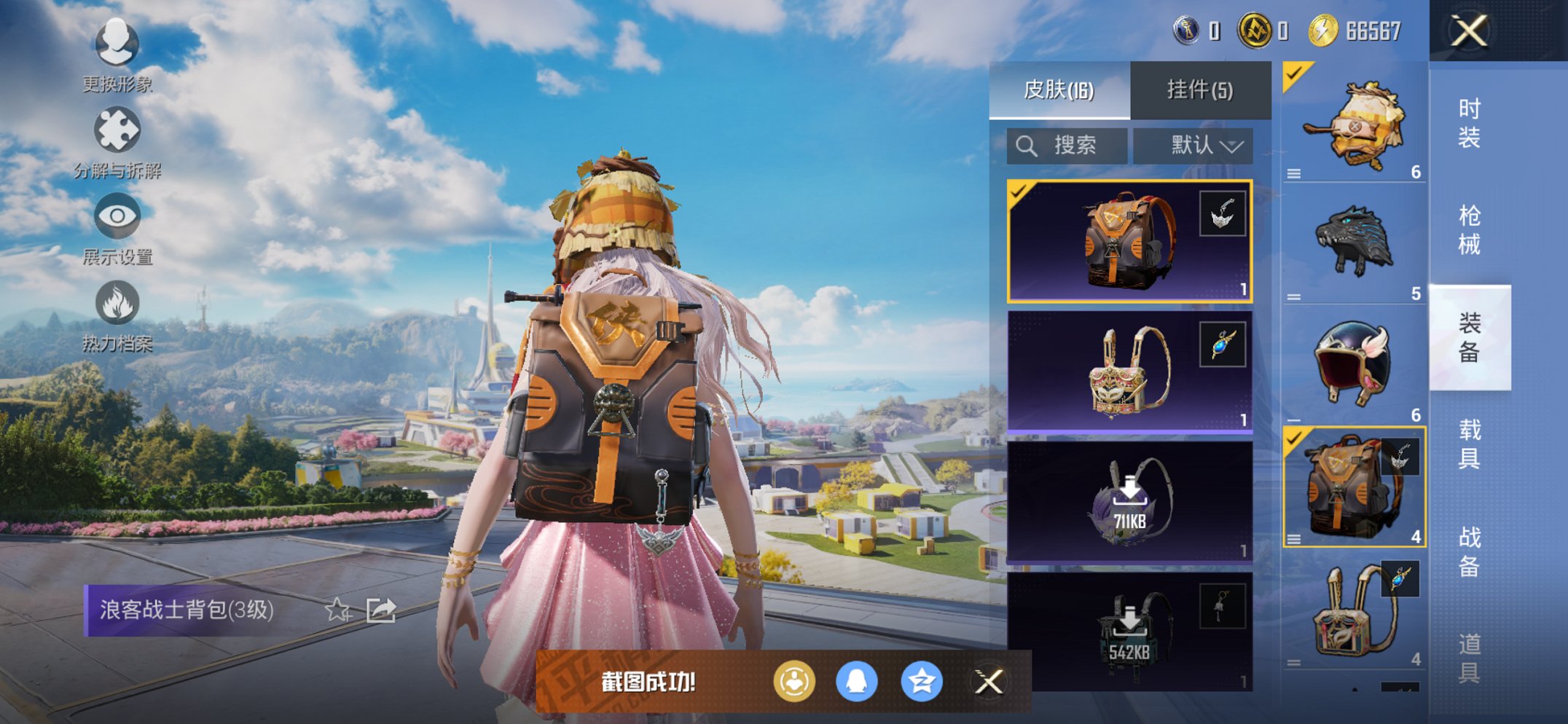Open 展示设置 display settings eye icon
The height and width of the screenshot is (724, 1568).
pos(117,217)
